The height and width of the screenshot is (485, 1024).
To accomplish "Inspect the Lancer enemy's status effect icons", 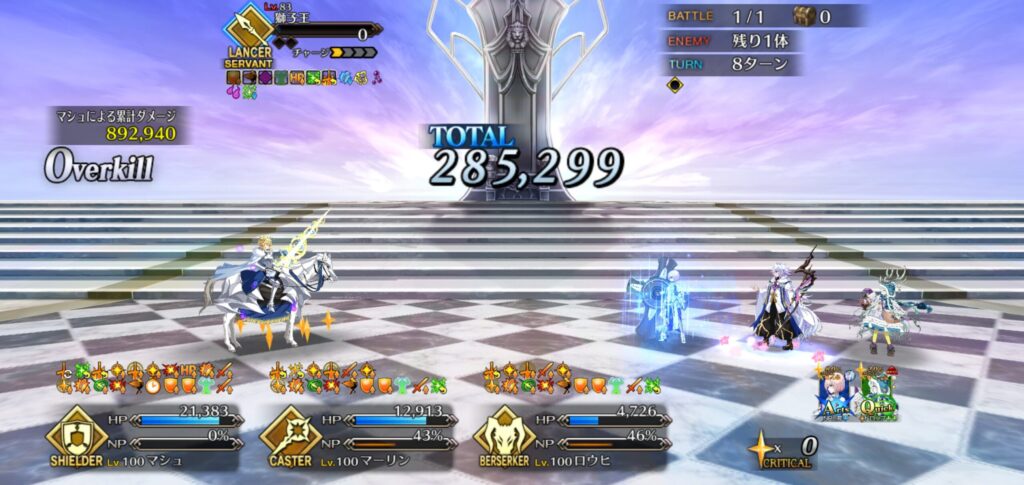I will click(300, 82).
